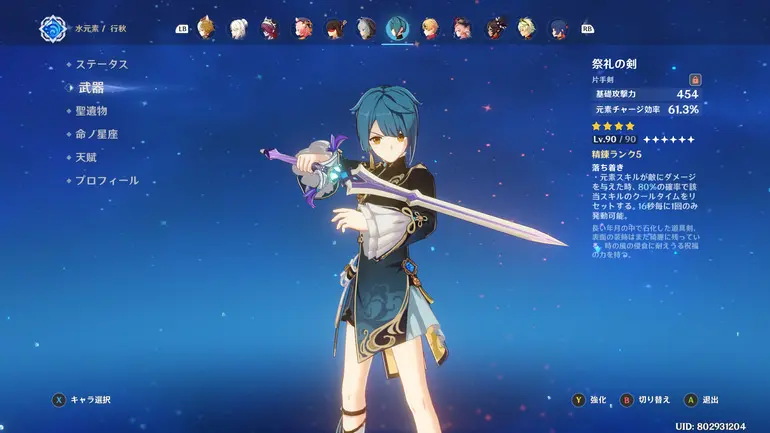This screenshot has height=433, width=770.
Task: Select the 武器 menu entry
Action: (x=91, y=88)
